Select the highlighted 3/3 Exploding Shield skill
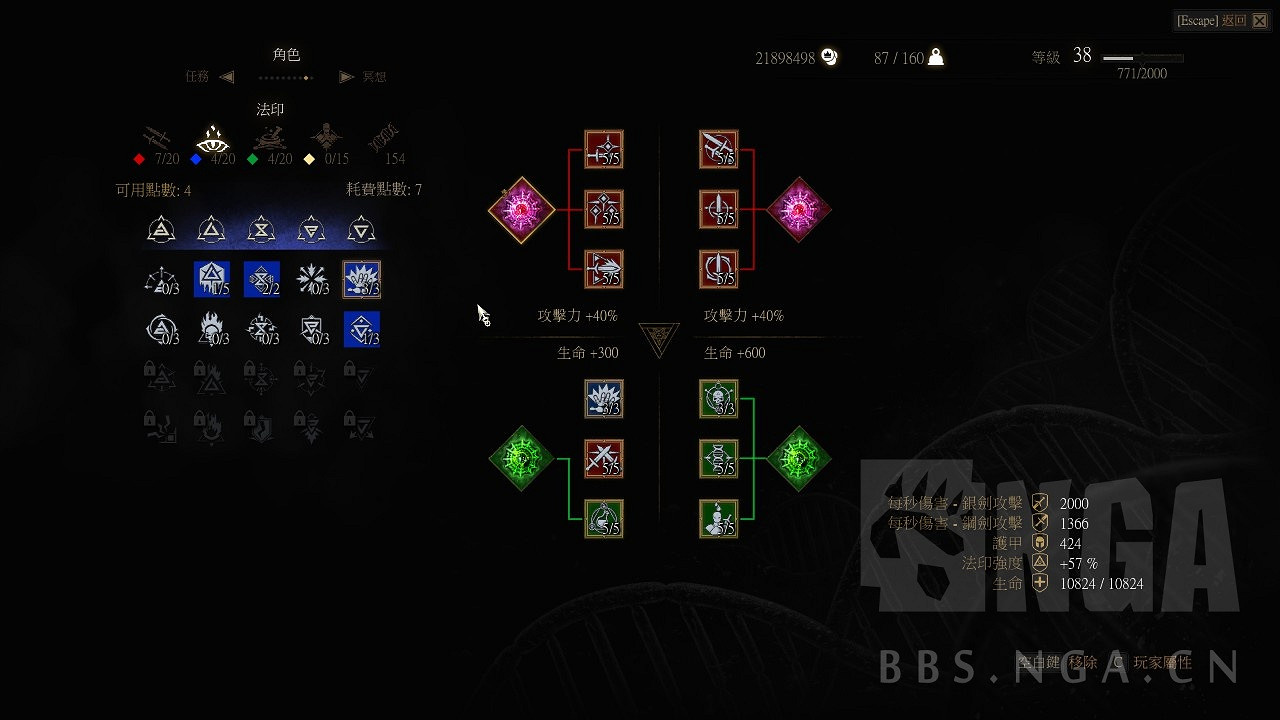1280x720 pixels. pos(361,279)
